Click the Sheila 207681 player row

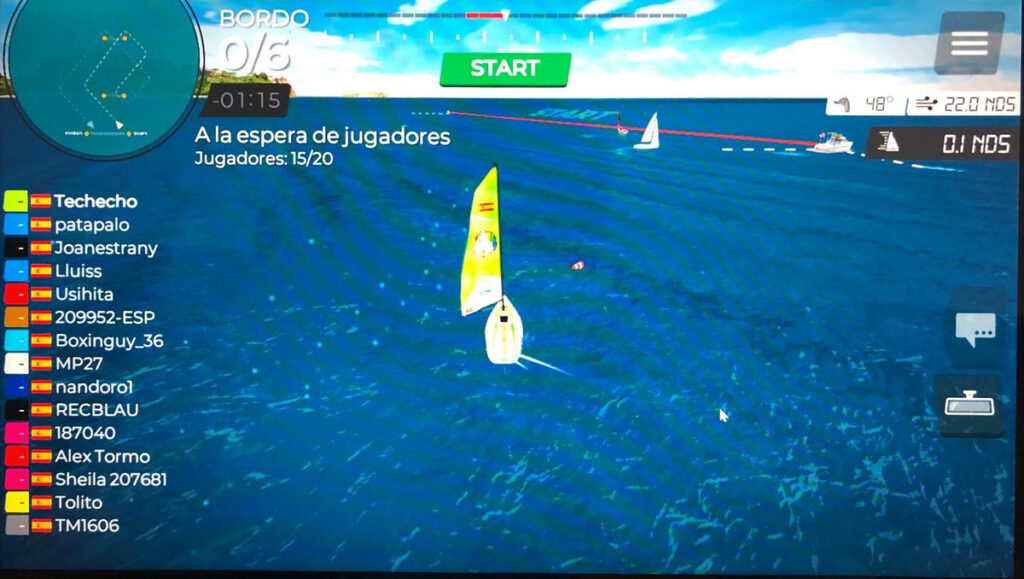pyautogui.click(x=110, y=479)
